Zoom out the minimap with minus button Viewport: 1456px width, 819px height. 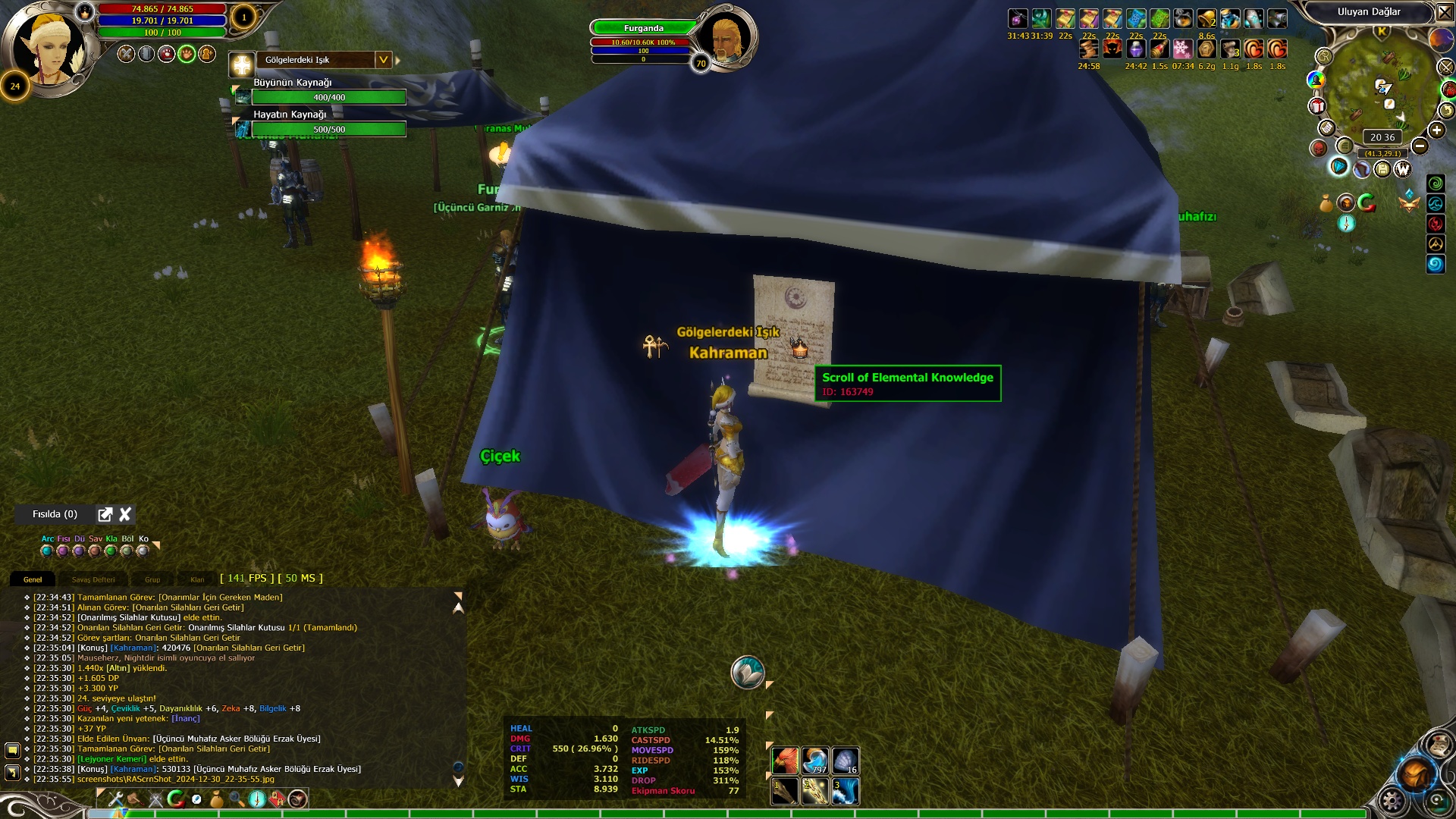(1420, 146)
